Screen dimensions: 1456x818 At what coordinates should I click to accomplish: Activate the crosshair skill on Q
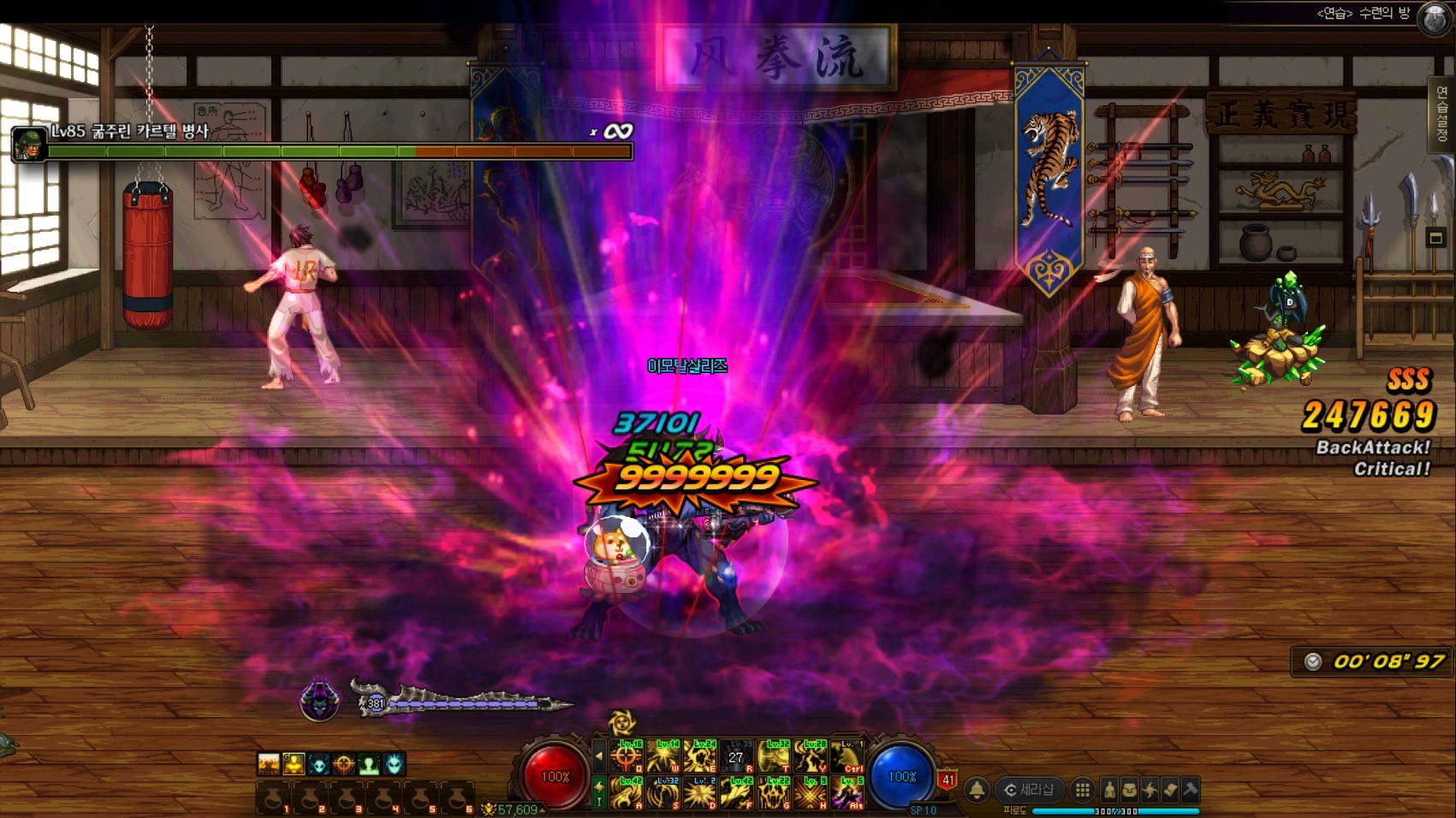click(x=627, y=756)
